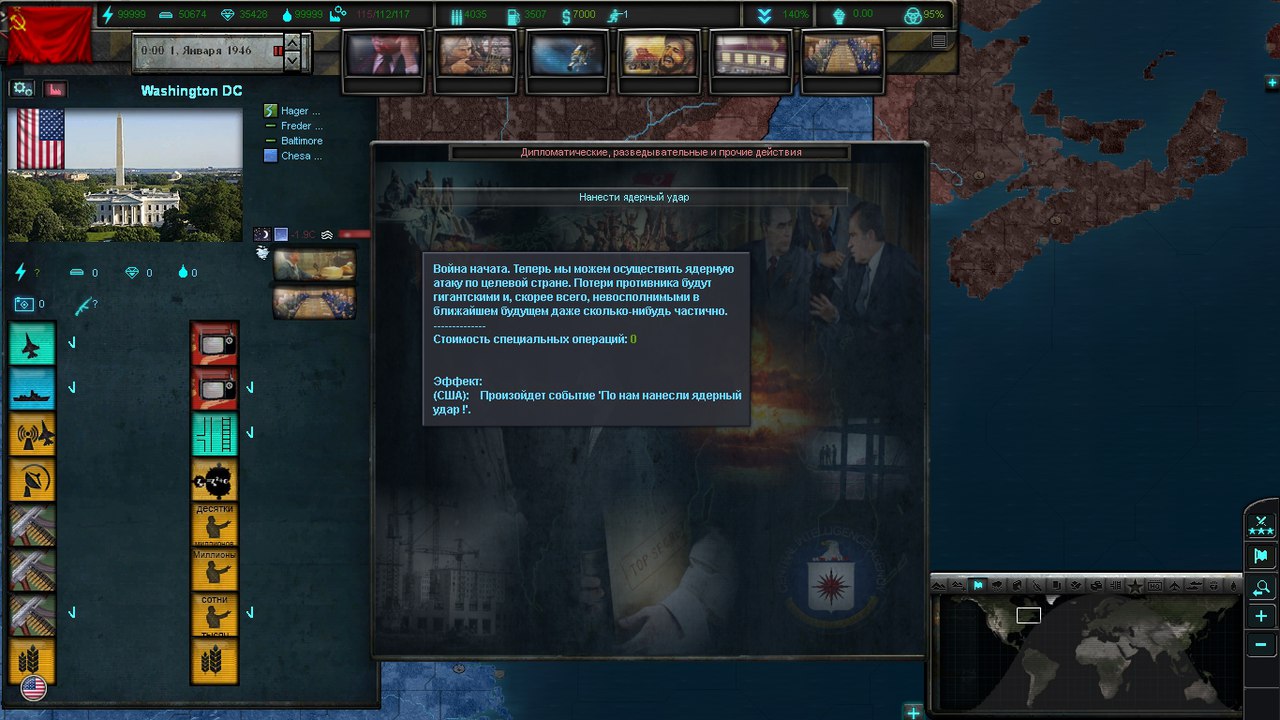Select the 'Миллионы' population icon
The image size is (1280, 720).
coord(214,569)
